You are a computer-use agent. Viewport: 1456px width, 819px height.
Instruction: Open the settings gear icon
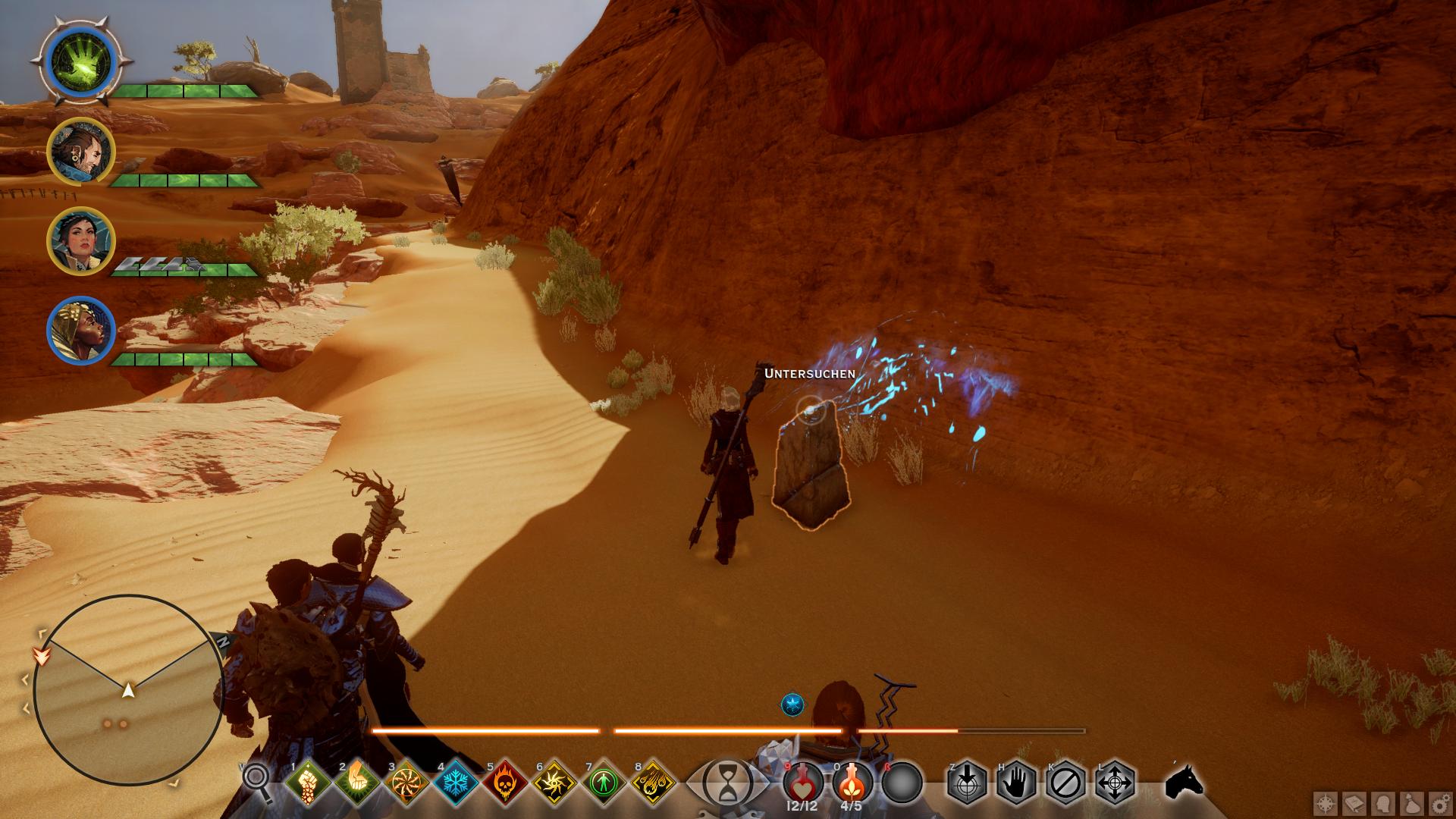1439,803
